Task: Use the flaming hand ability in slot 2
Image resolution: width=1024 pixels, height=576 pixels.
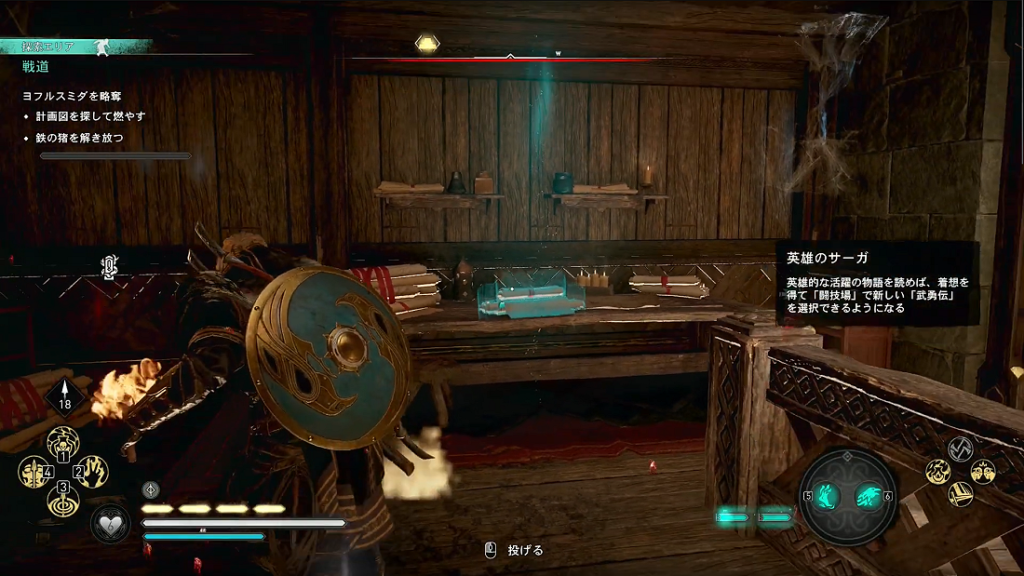Action: pos(93,469)
